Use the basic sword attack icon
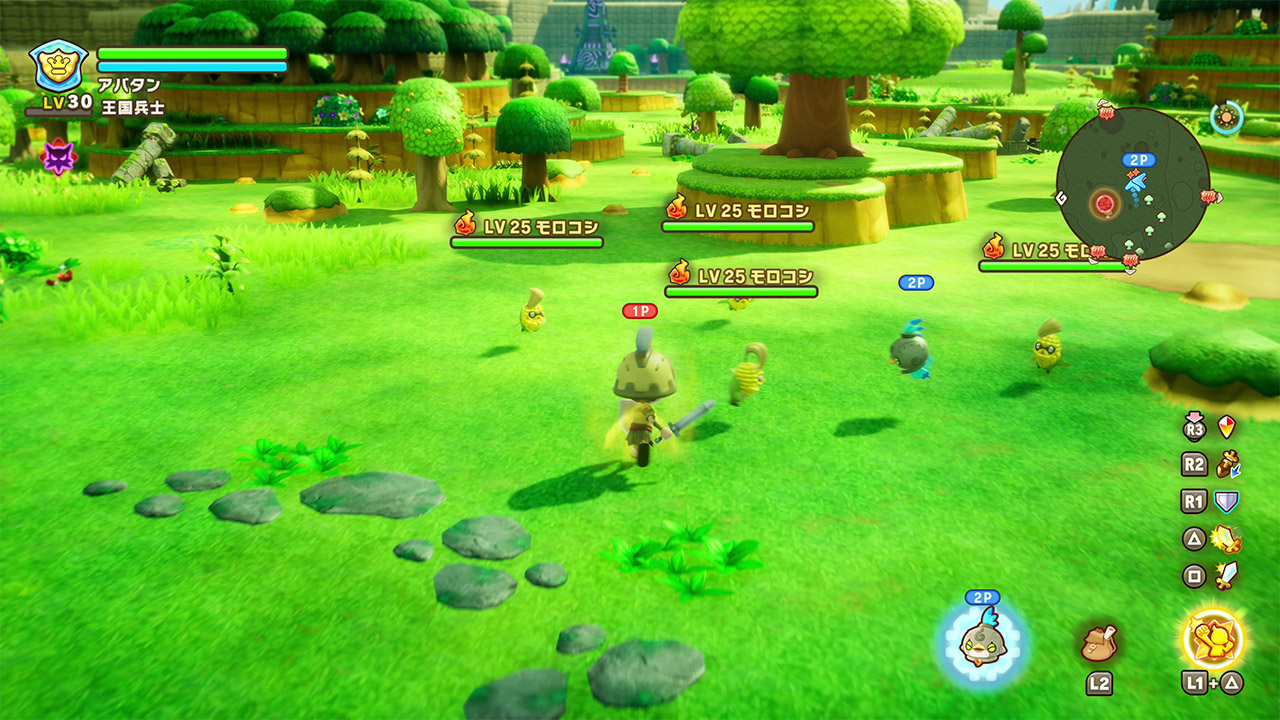Image resolution: width=1280 pixels, height=720 pixels. [1227, 575]
